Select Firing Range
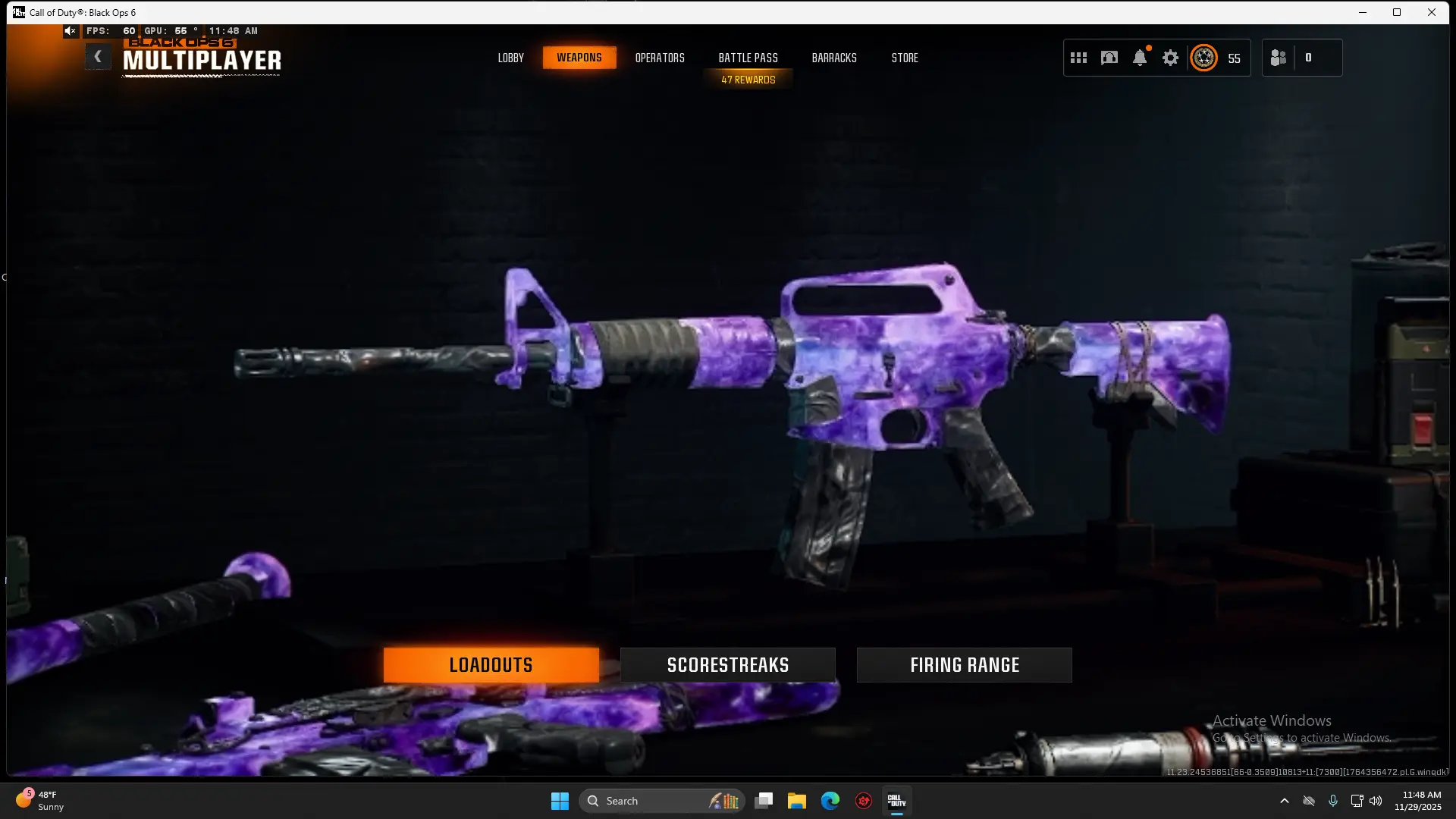Image resolution: width=1456 pixels, height=819 pixels. [x=964, y=664]
